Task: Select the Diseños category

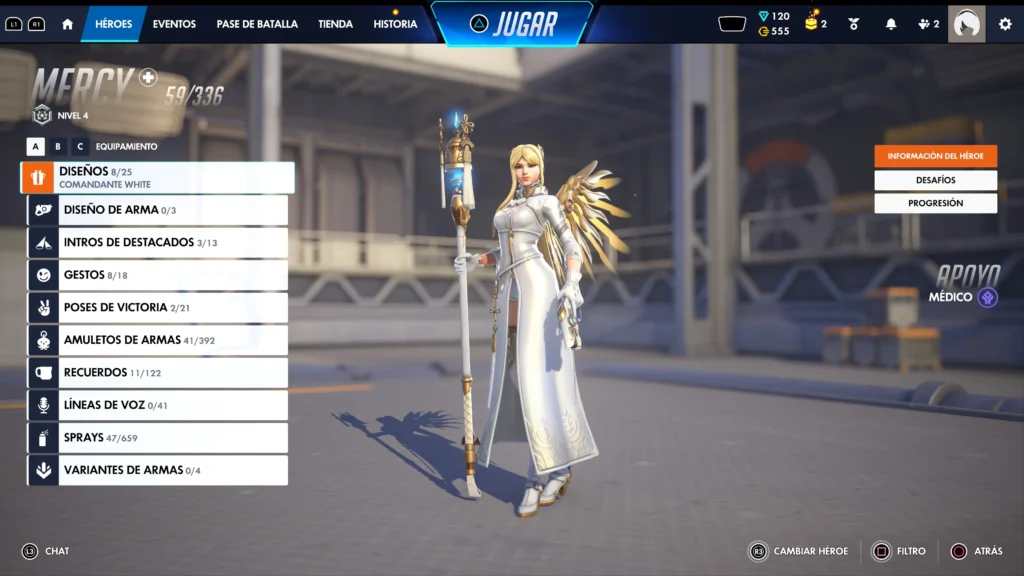Action: point(158,178)
